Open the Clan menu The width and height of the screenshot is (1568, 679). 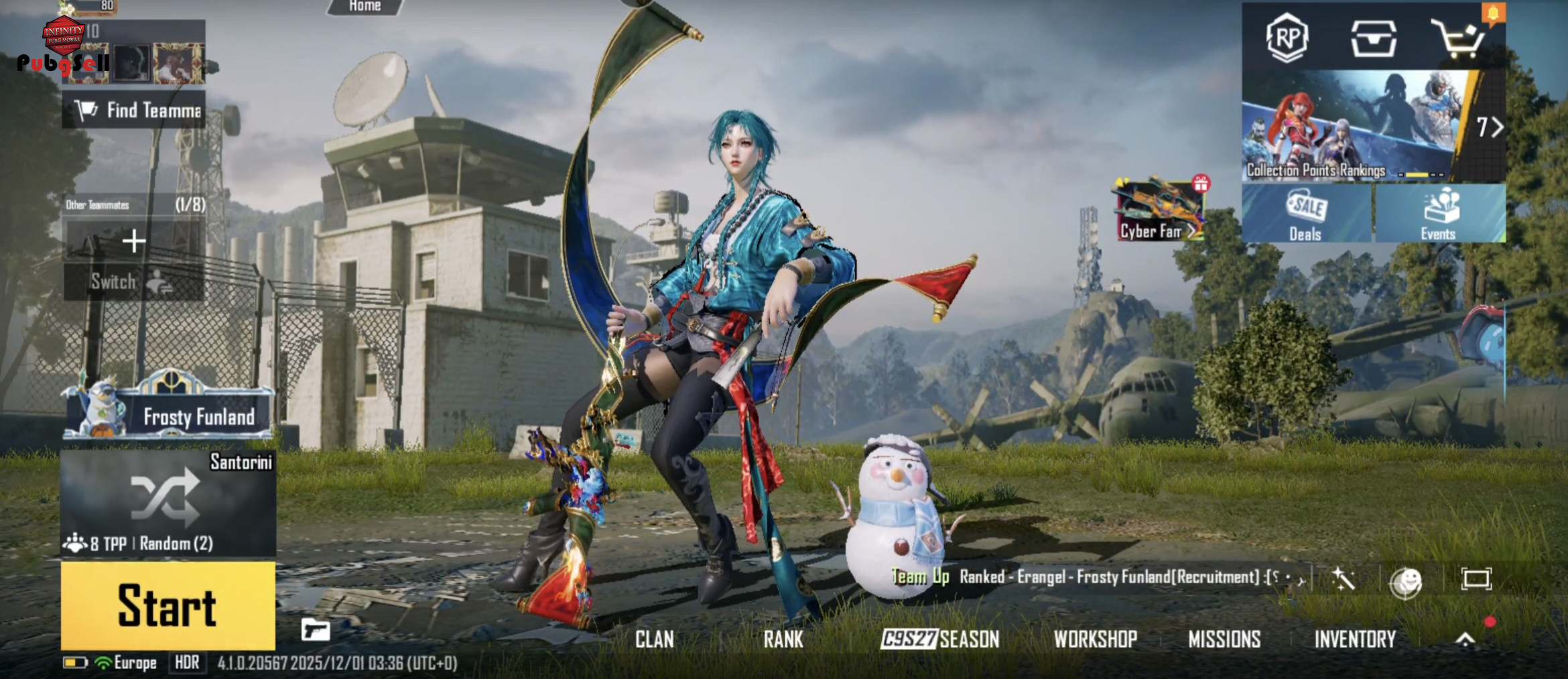(x=654, y=639)
